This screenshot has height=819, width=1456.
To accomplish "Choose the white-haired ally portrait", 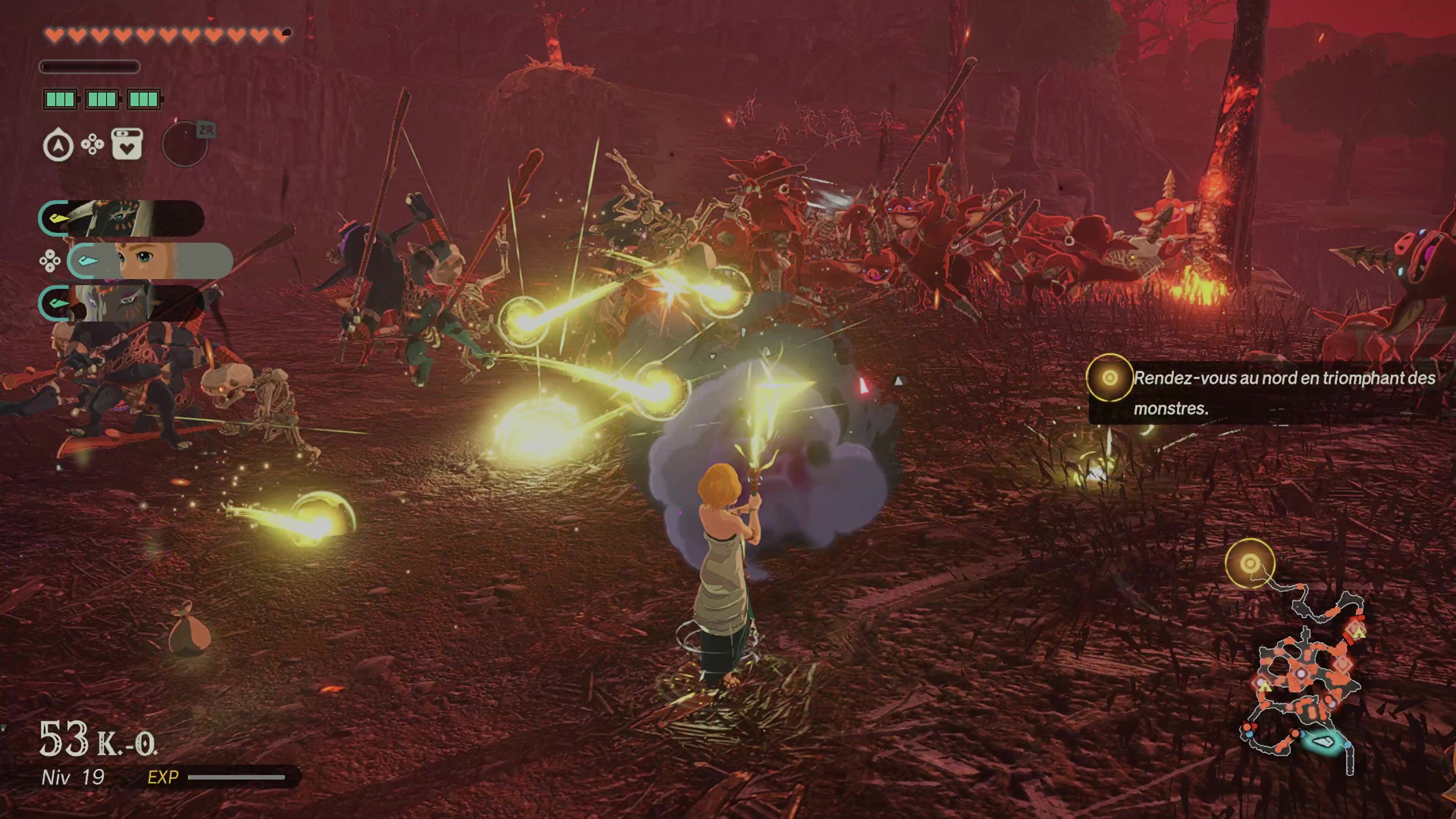I will click(121, 303).
